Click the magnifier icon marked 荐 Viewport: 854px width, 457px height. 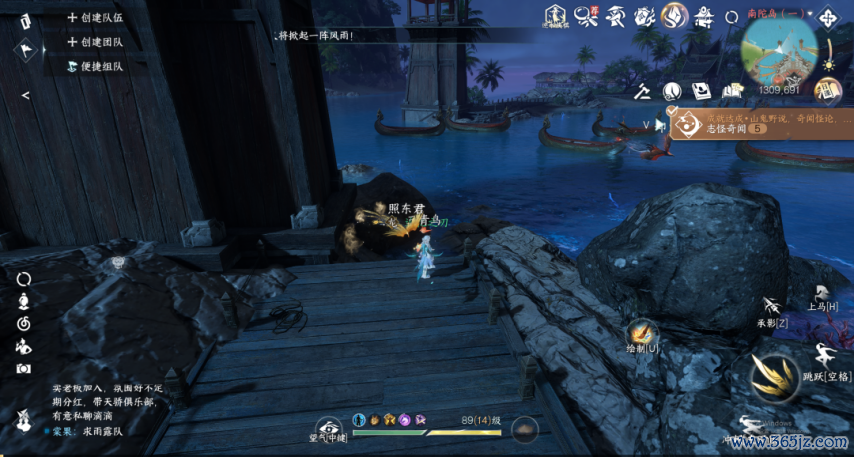pos(585,16)
